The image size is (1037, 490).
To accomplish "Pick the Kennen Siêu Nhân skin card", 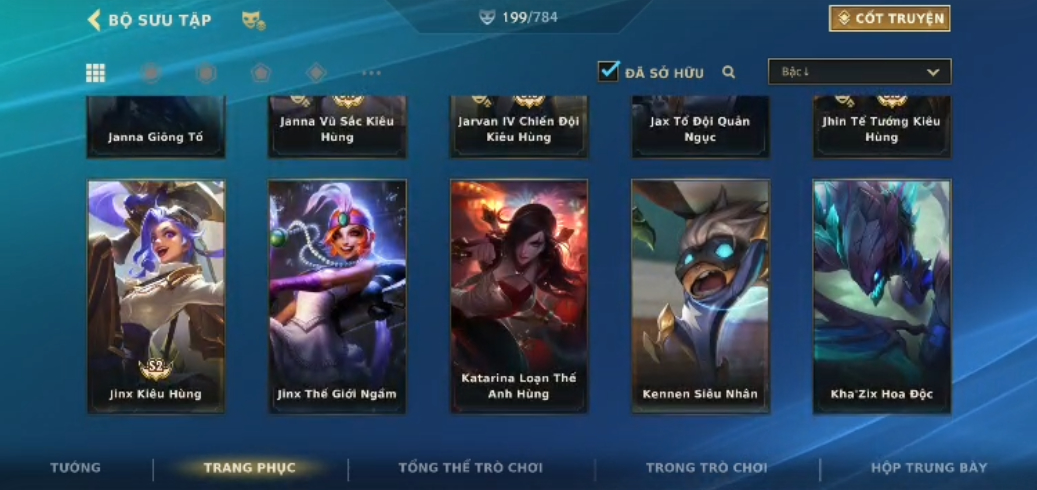I will pos(700,296).
